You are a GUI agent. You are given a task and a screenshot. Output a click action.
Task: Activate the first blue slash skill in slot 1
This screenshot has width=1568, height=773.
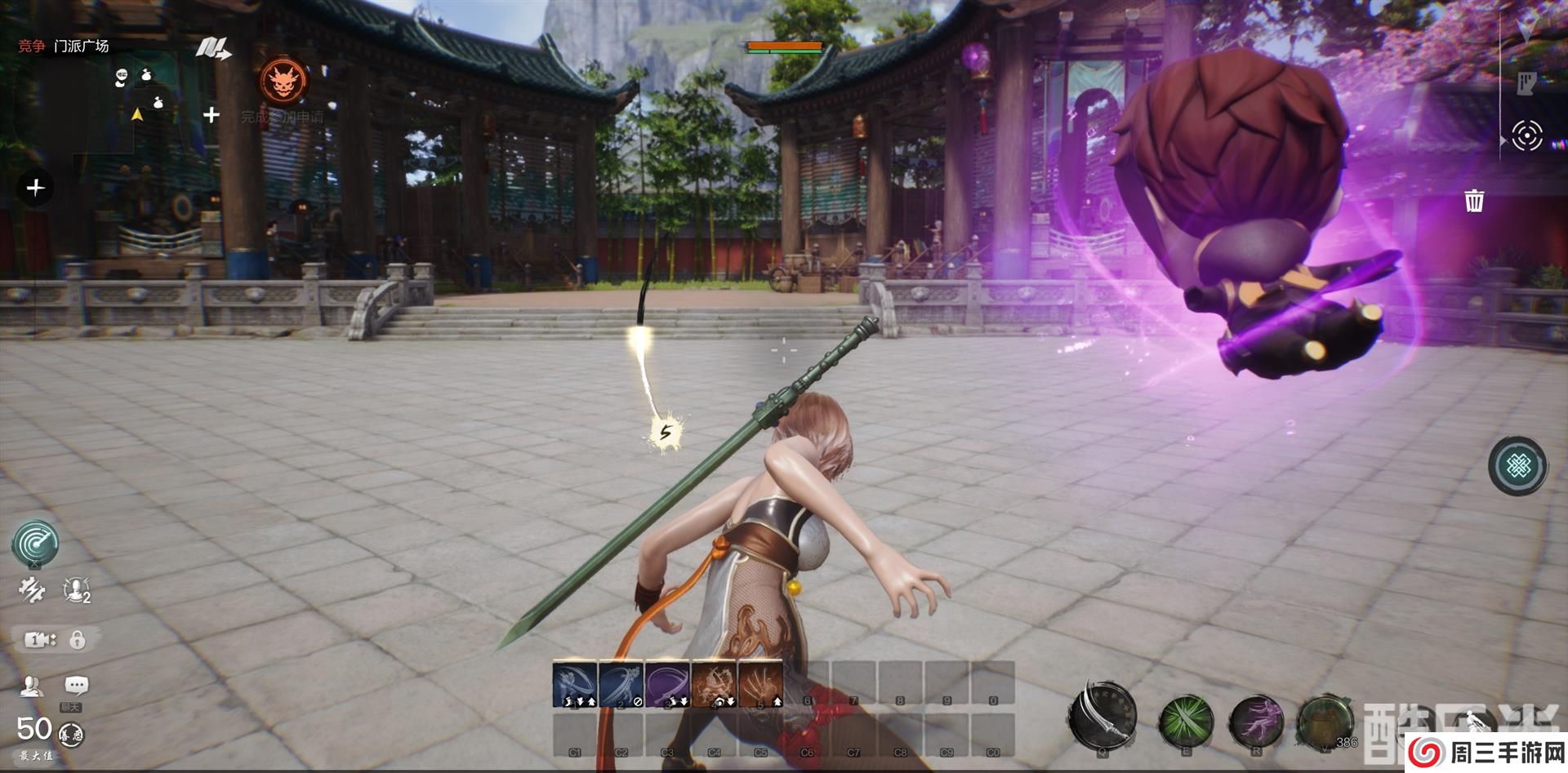(x=575, y=684)
